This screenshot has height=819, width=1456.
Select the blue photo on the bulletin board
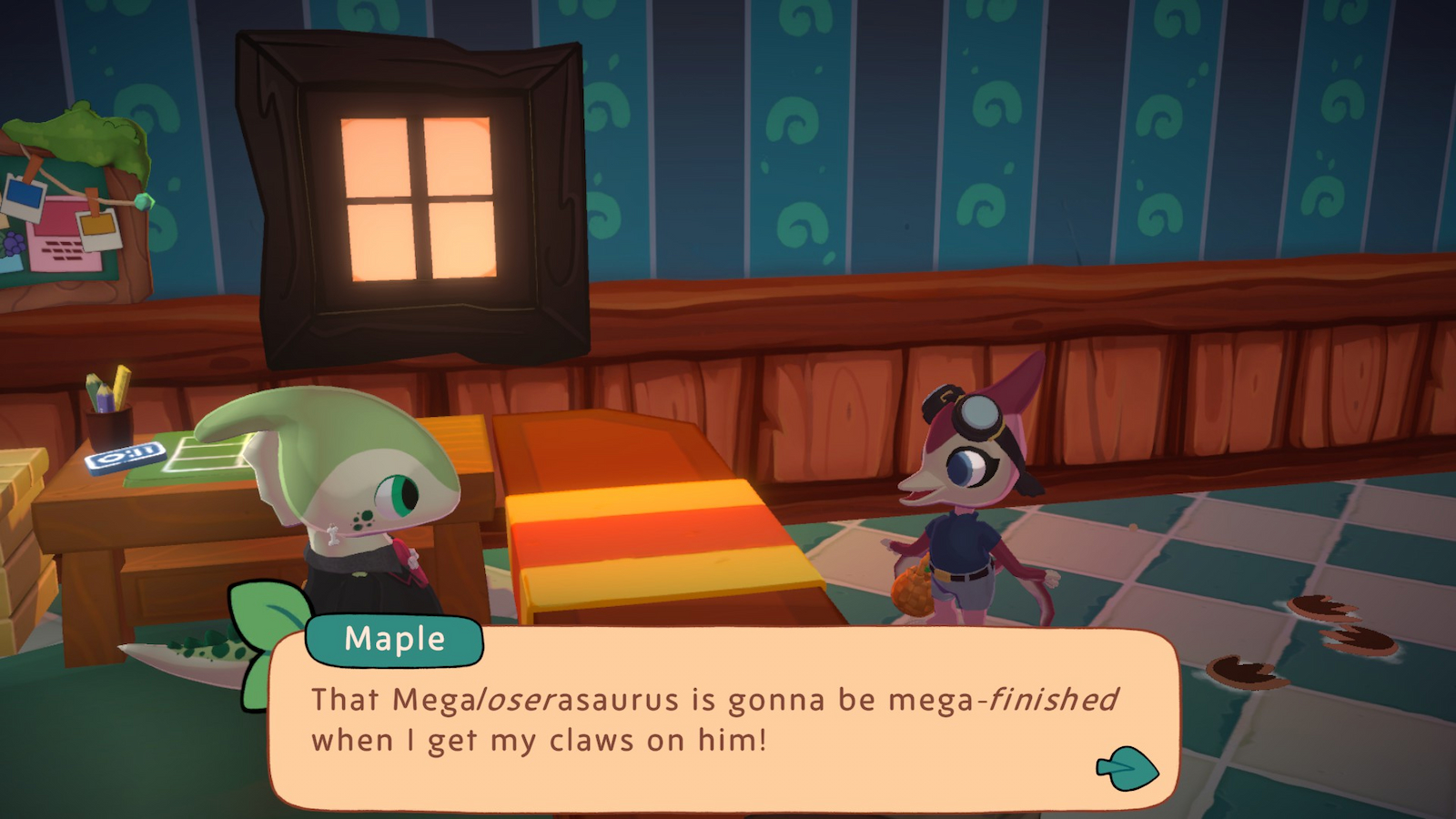[x=24, y=192]
